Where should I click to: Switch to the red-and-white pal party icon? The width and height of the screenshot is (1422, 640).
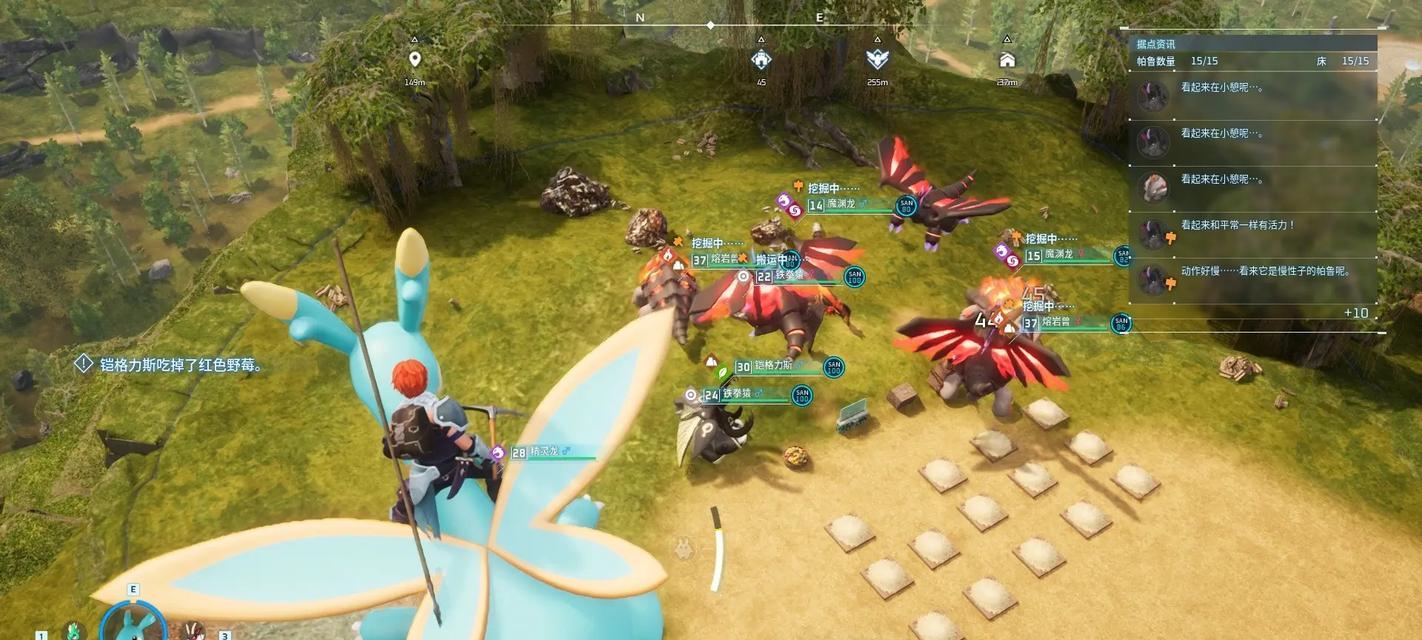click(193, 631)
